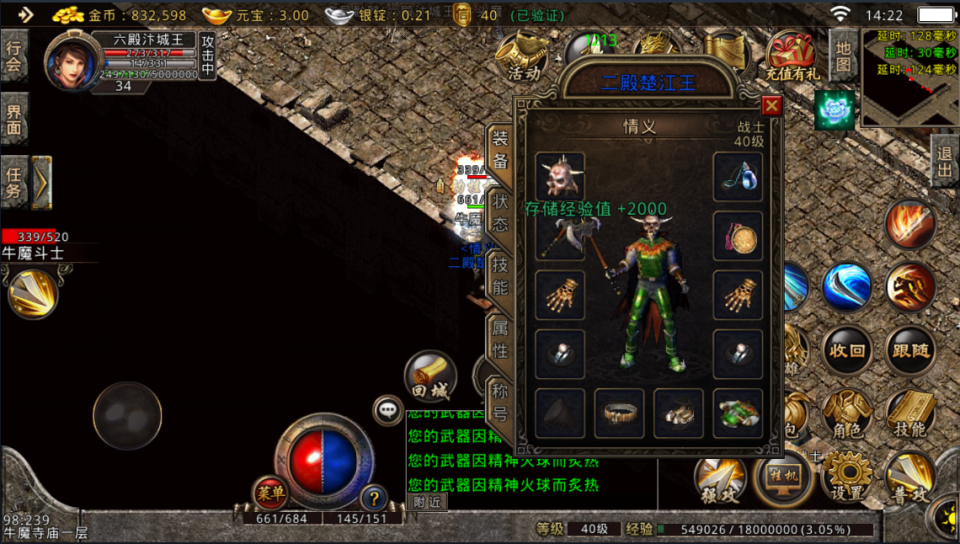
Task: Select the spiked skull helmet slot
Action: pos(559,176)
